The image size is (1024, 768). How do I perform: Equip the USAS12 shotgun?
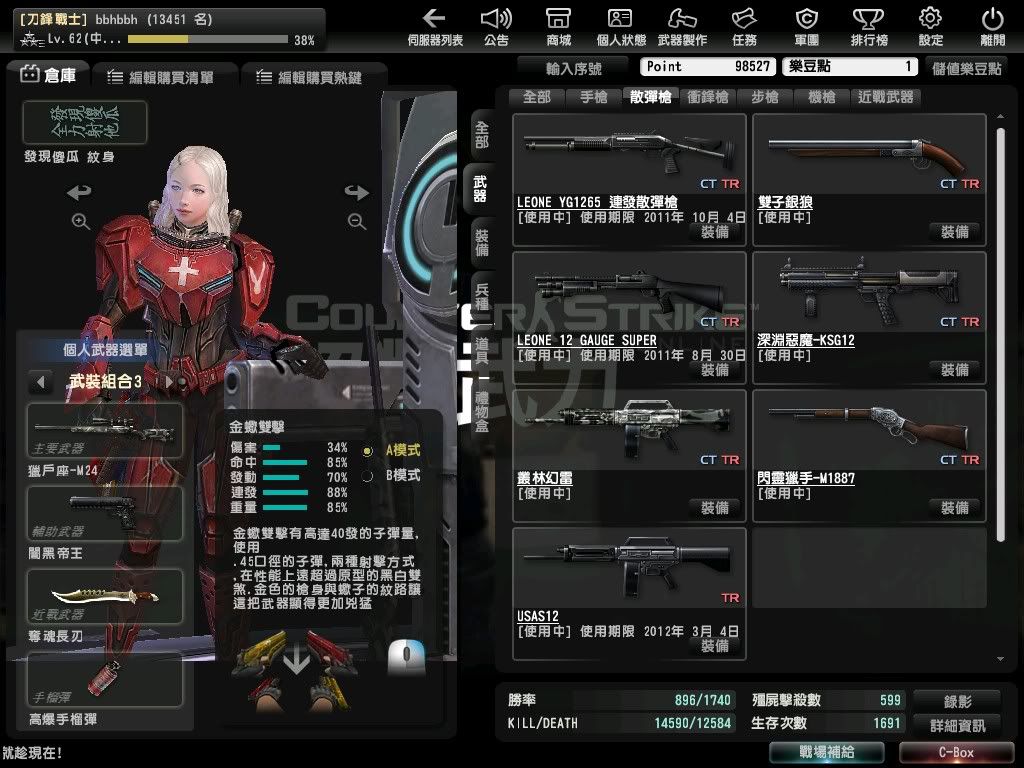pyautogui.click(x=715, y=646)
